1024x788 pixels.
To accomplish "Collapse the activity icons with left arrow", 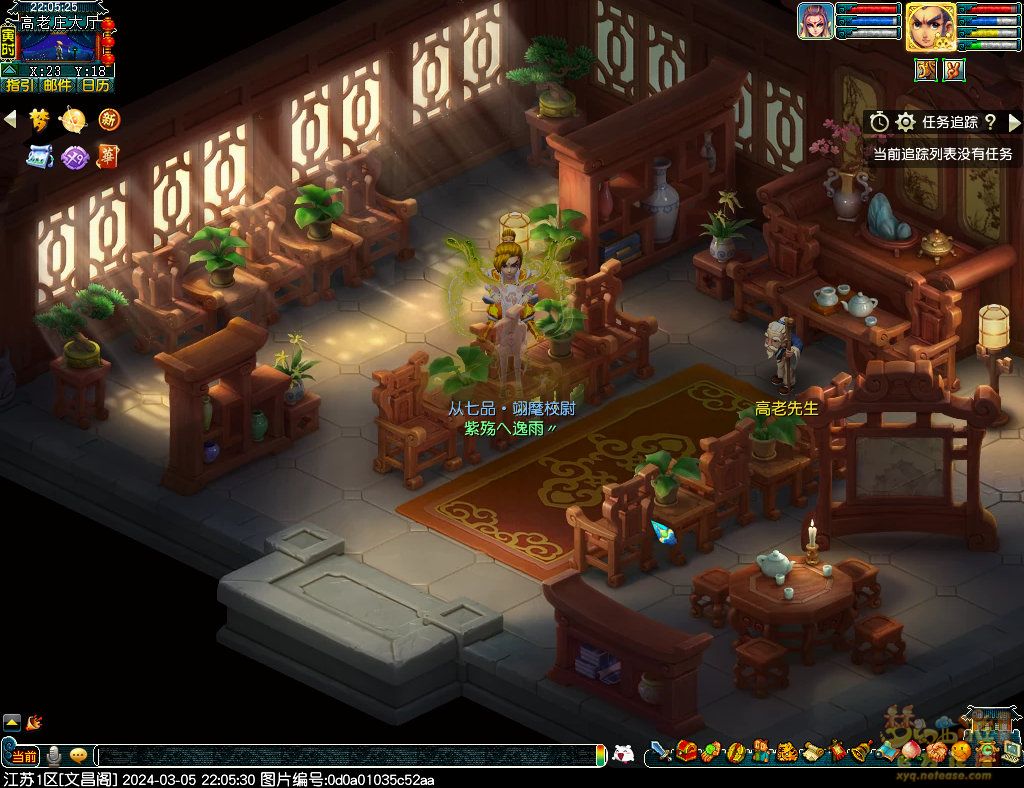I will 10,120.
